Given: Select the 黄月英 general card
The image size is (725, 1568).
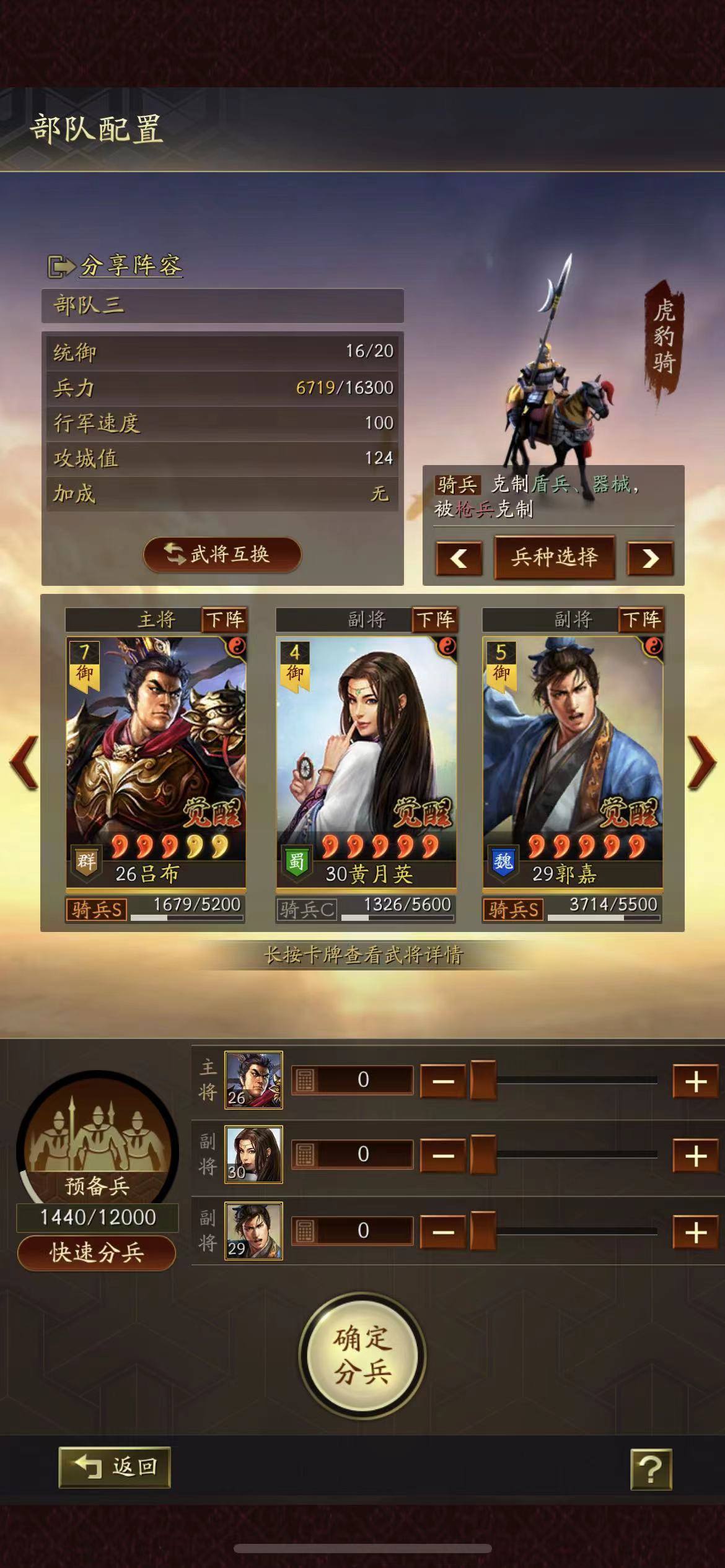Looking at the screenshot, I should click(x=366, y=762).
